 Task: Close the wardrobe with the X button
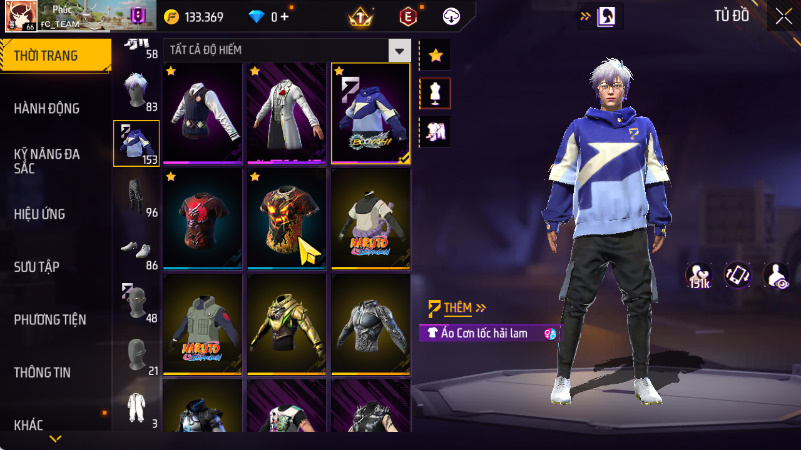pos(782,15)
